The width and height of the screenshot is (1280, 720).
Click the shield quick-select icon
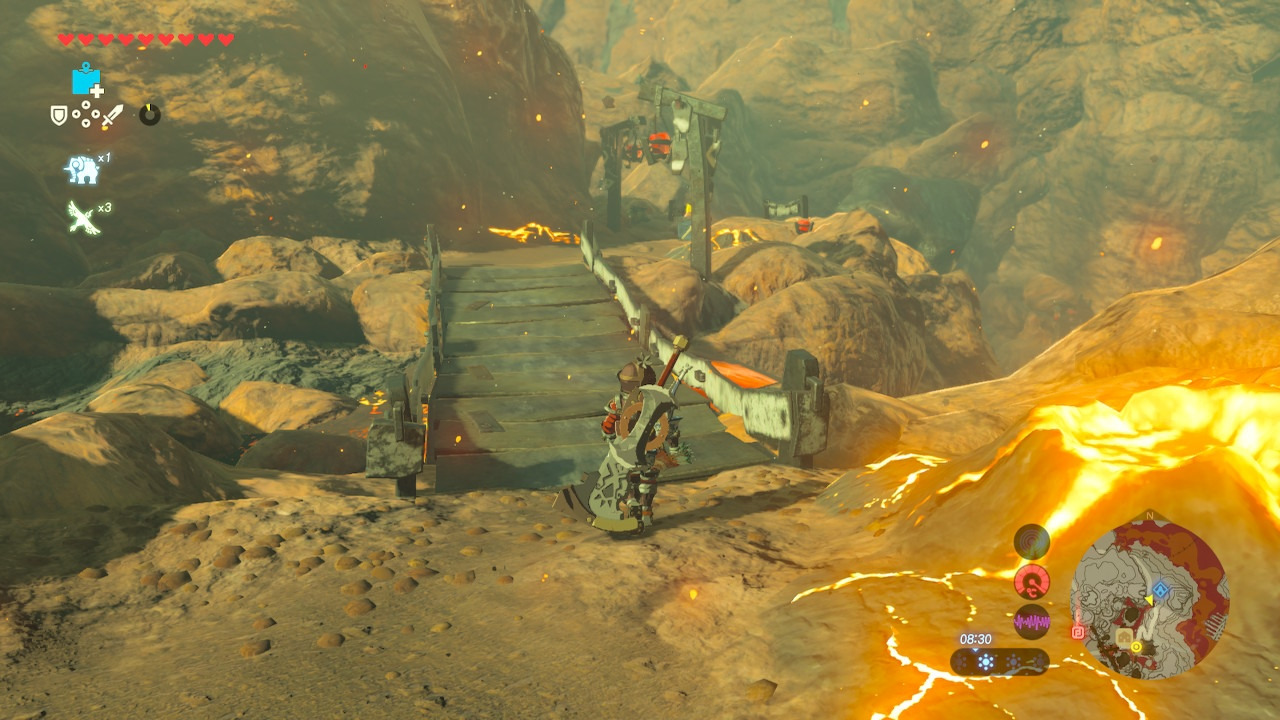tap(59, 115)
